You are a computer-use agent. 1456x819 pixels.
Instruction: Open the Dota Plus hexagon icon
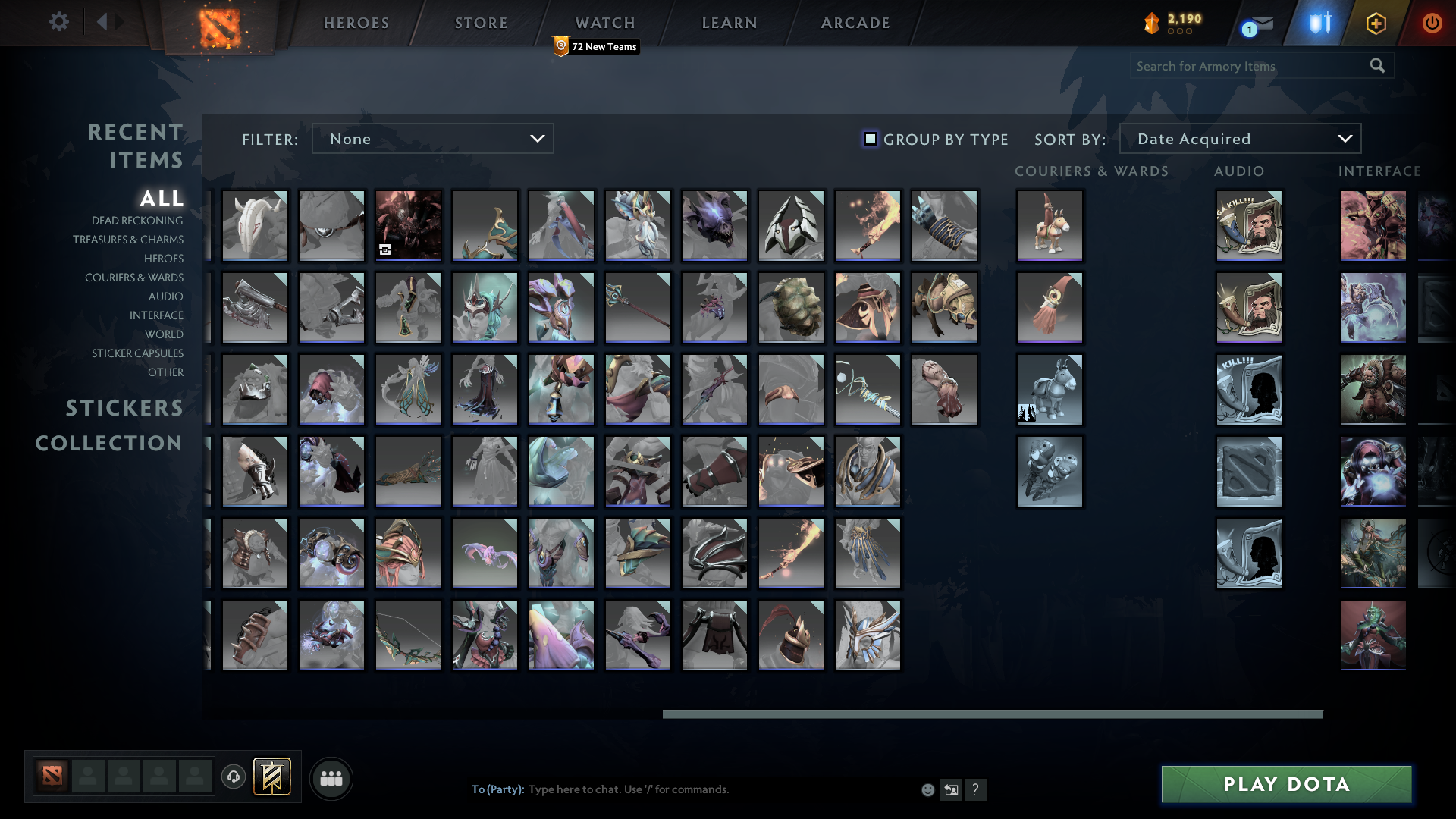(x=1378, y=23)
